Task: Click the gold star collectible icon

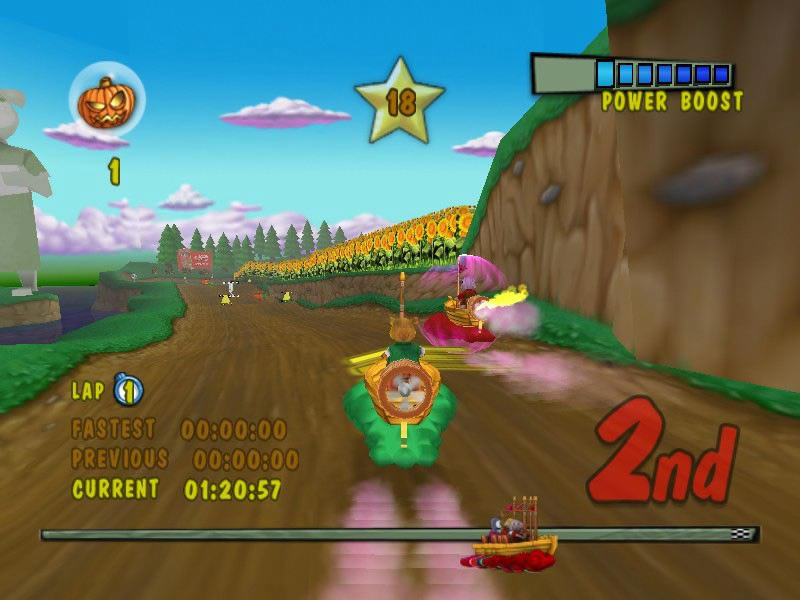Action: click(399, 101)
